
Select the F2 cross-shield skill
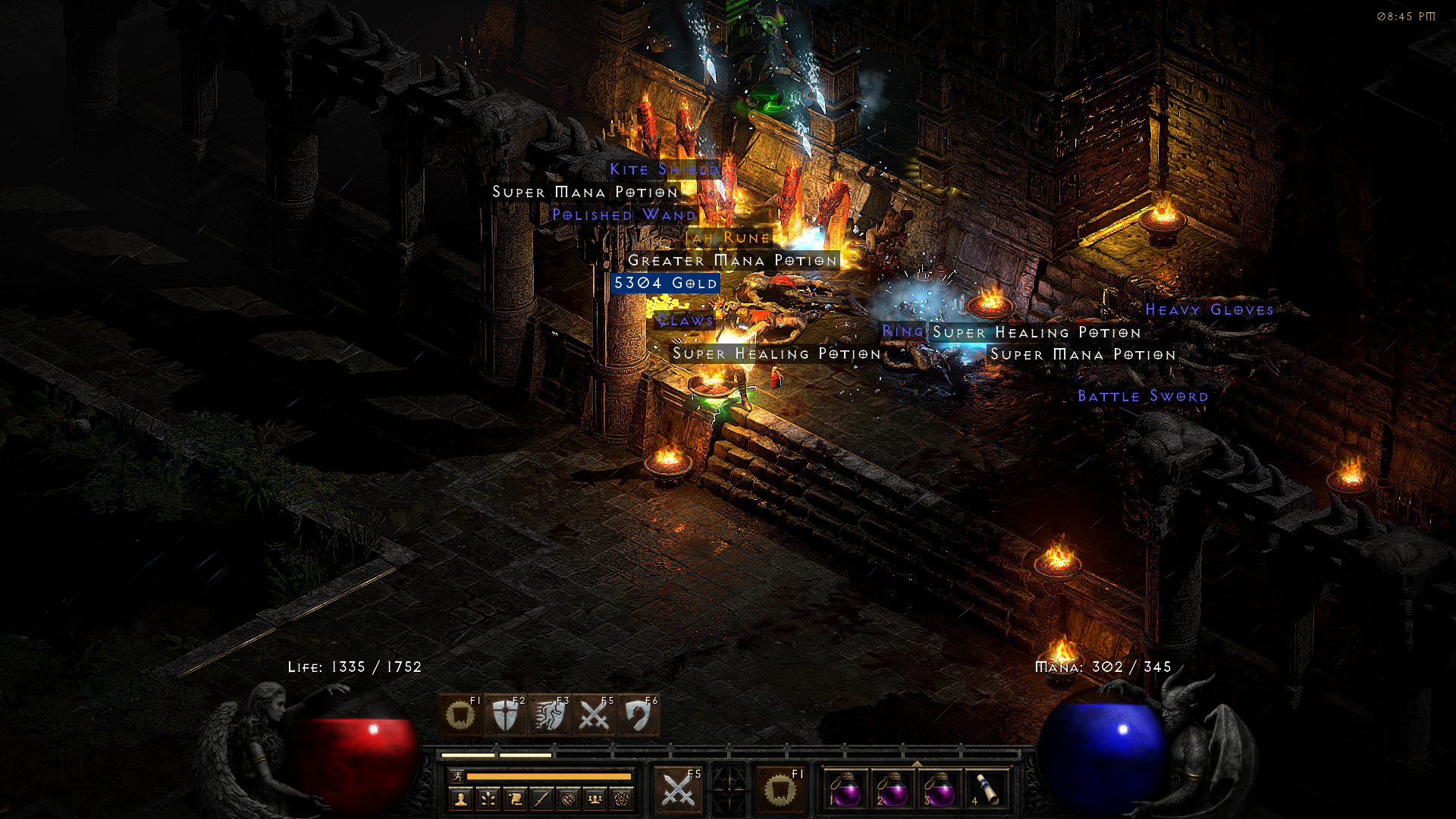504,715
